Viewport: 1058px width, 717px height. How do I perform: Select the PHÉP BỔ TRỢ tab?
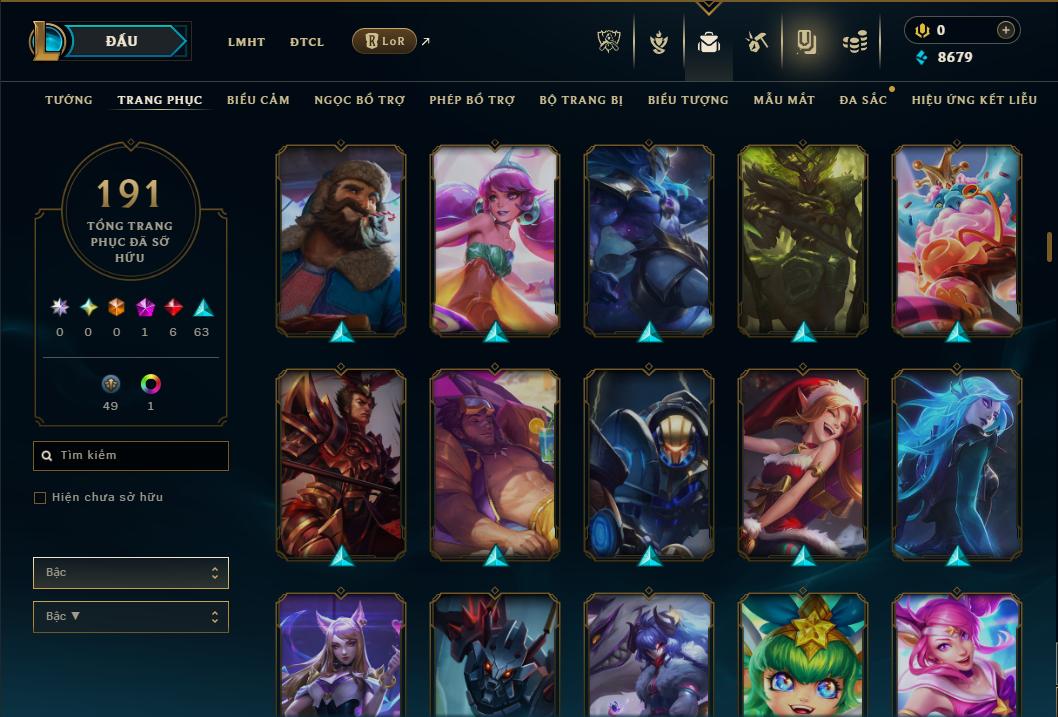tap(472, 100)
